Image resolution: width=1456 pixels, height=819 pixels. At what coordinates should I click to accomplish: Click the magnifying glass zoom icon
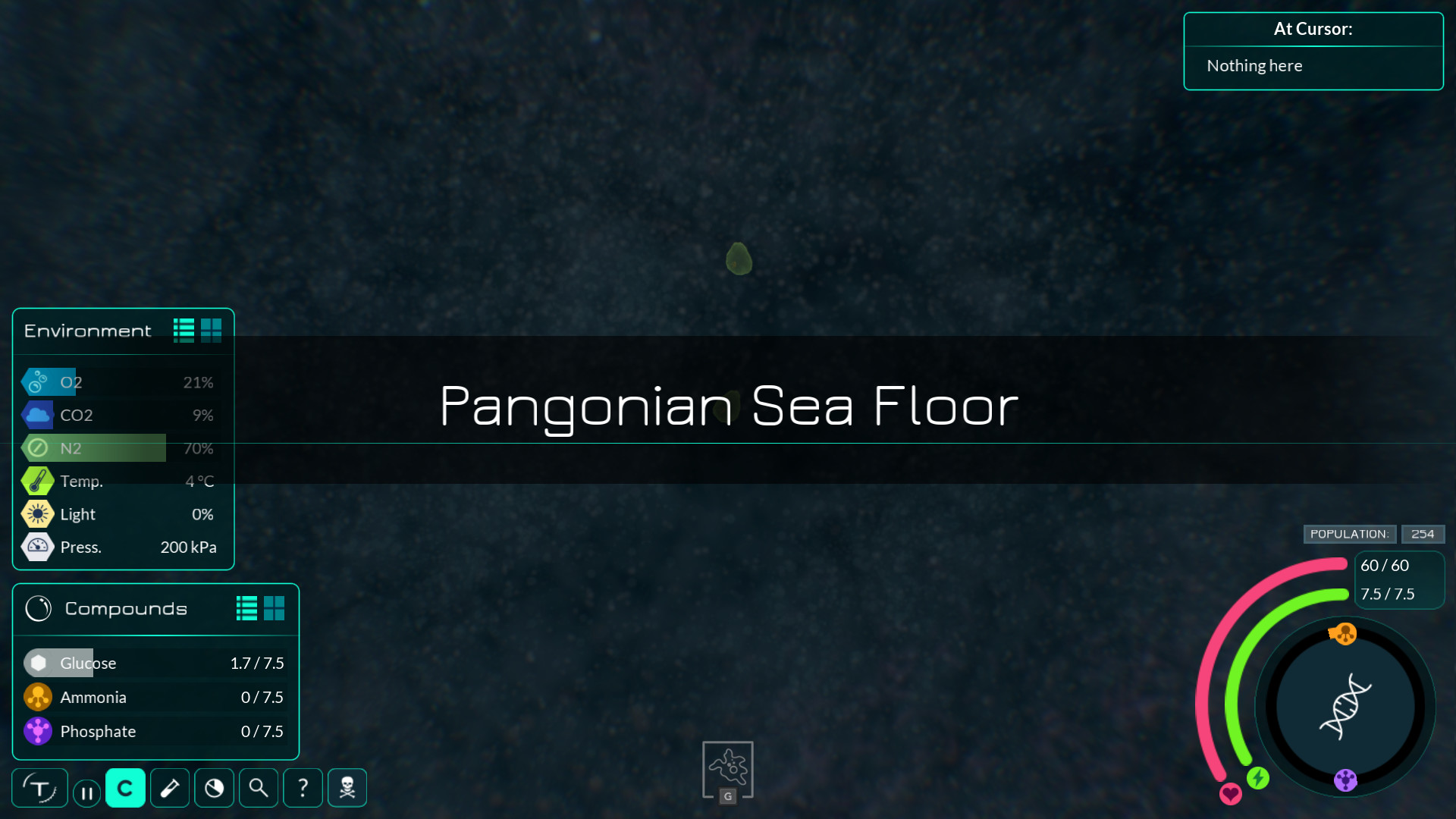tap(258, 788)
